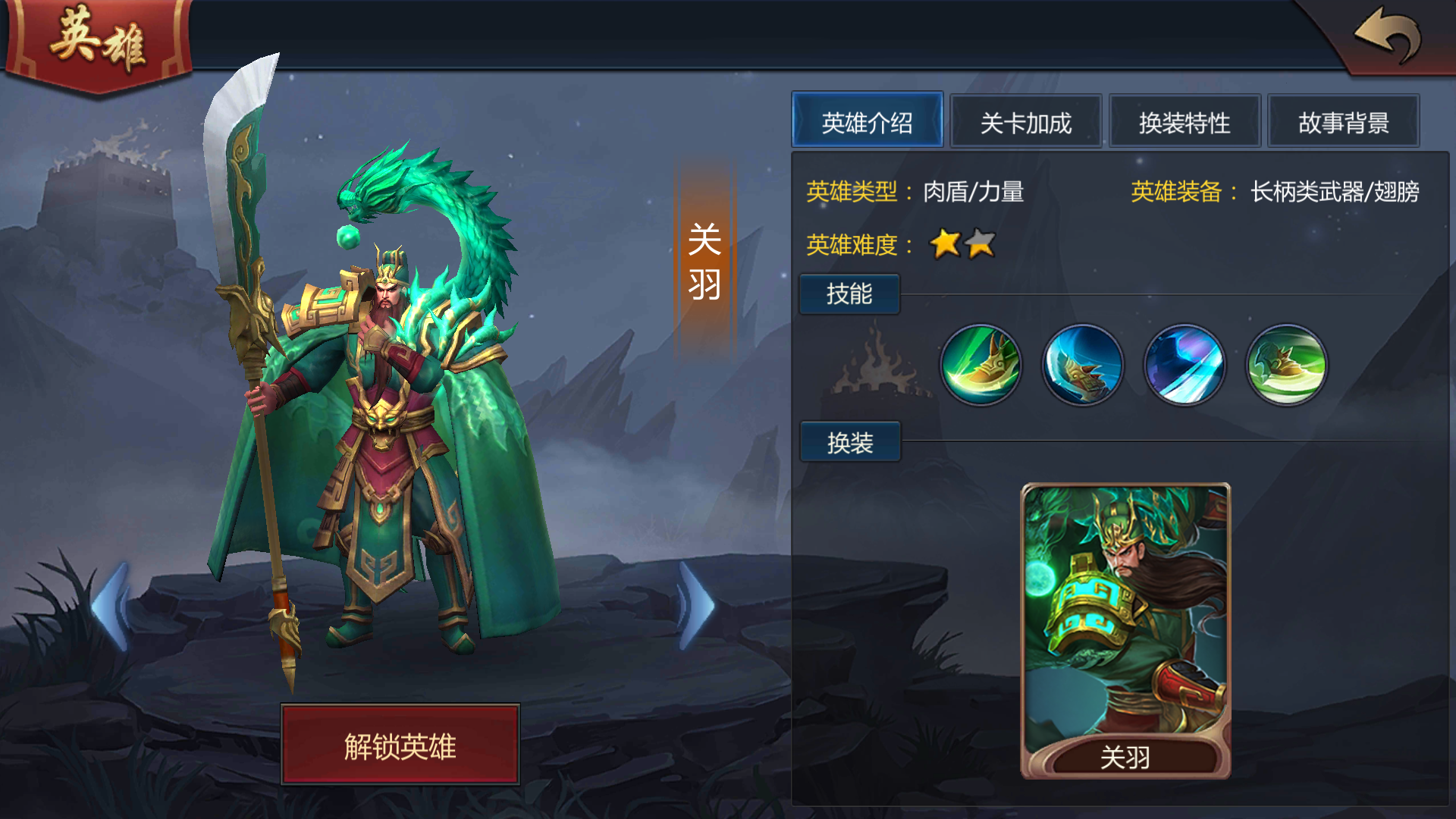Select the first green blade skill icon

point(981,365)
